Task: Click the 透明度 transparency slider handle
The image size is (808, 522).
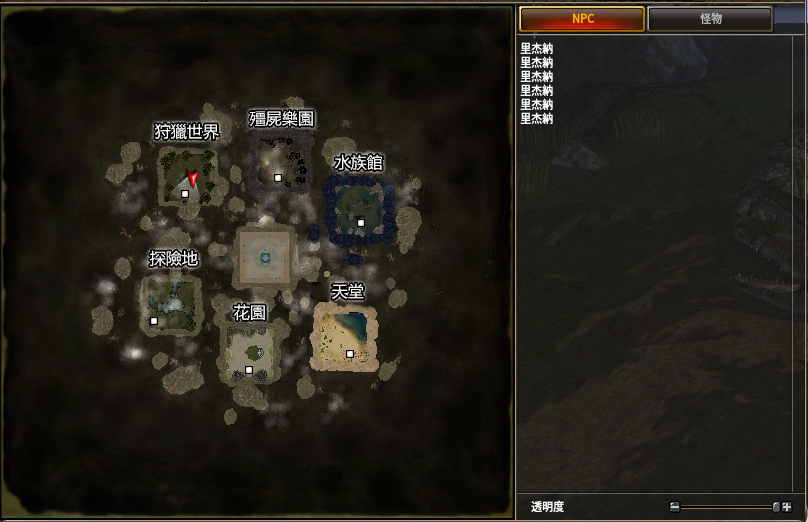Action: [776, 507]
